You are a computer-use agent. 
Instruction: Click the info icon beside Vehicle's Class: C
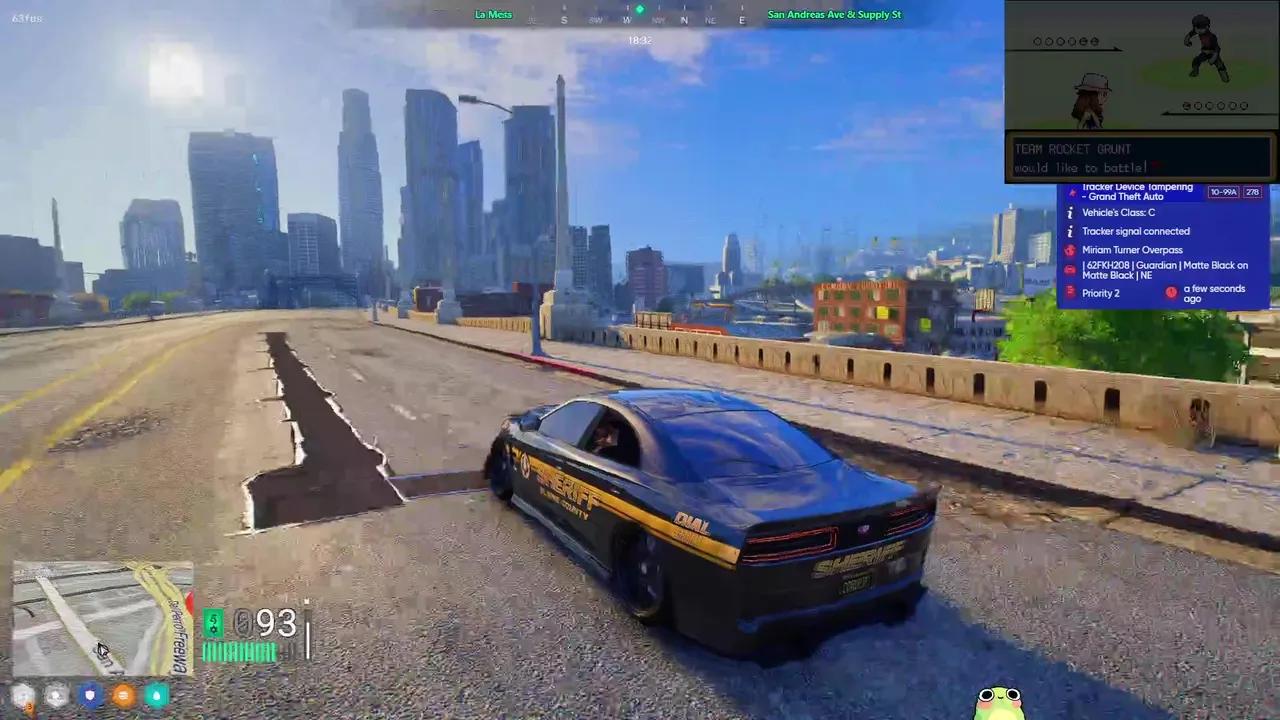(1070, 213)
